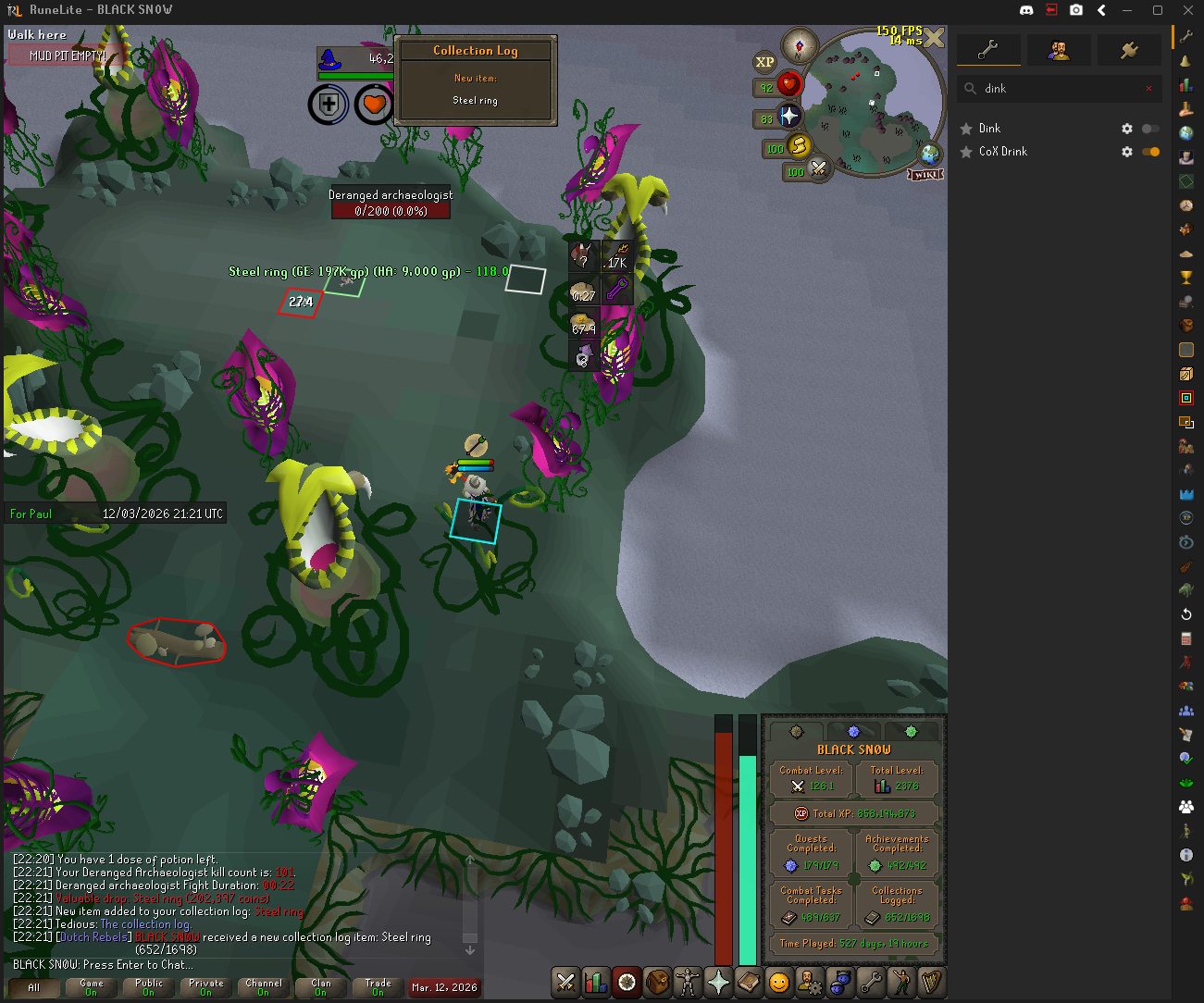This screenshot has width=1204, height=1003.
Task: Maximize the RuneLite window
Action: [x=1157, y=10]
